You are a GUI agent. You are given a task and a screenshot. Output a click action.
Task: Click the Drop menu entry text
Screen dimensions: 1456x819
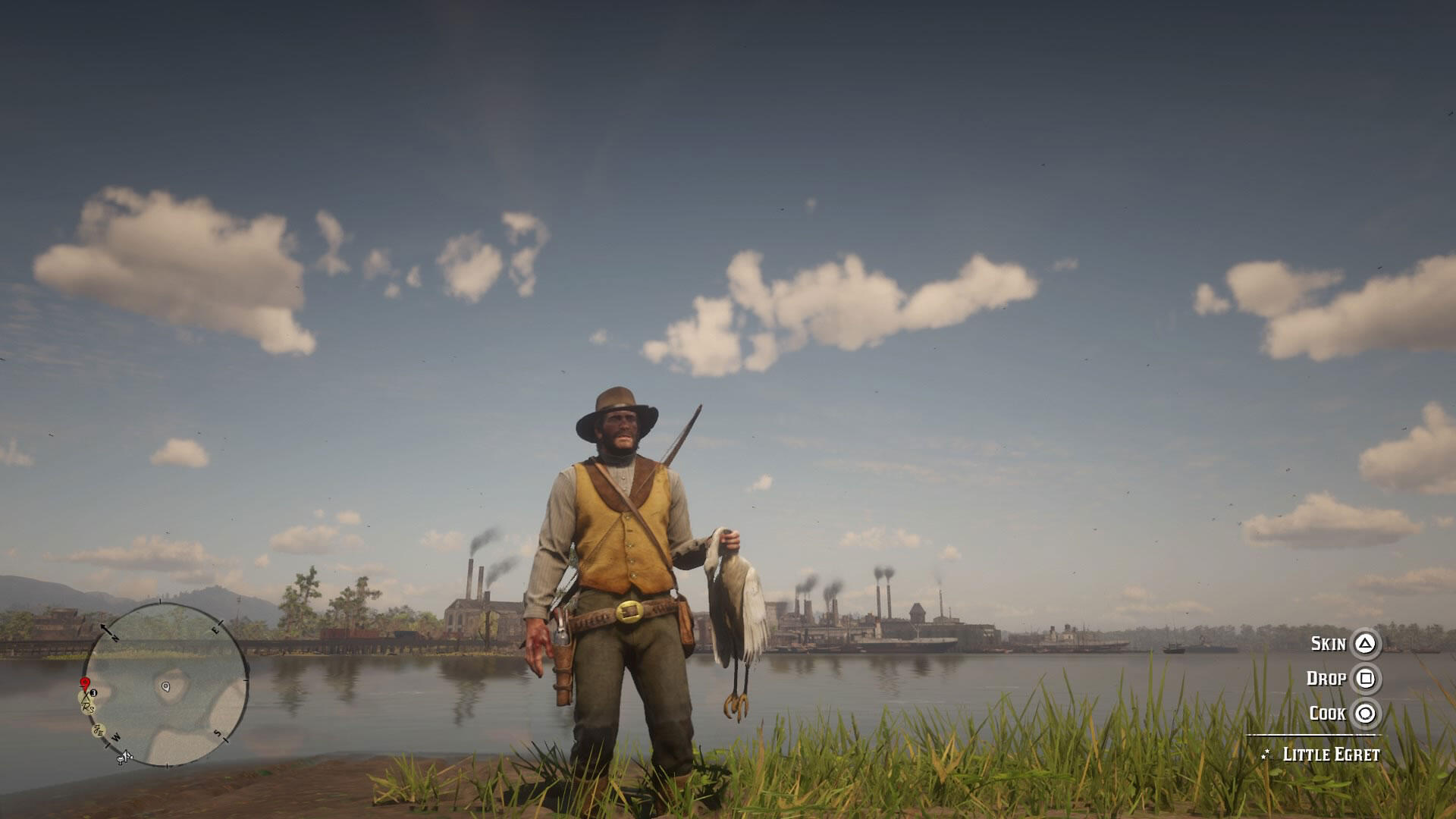click(x=1326, y=678)
